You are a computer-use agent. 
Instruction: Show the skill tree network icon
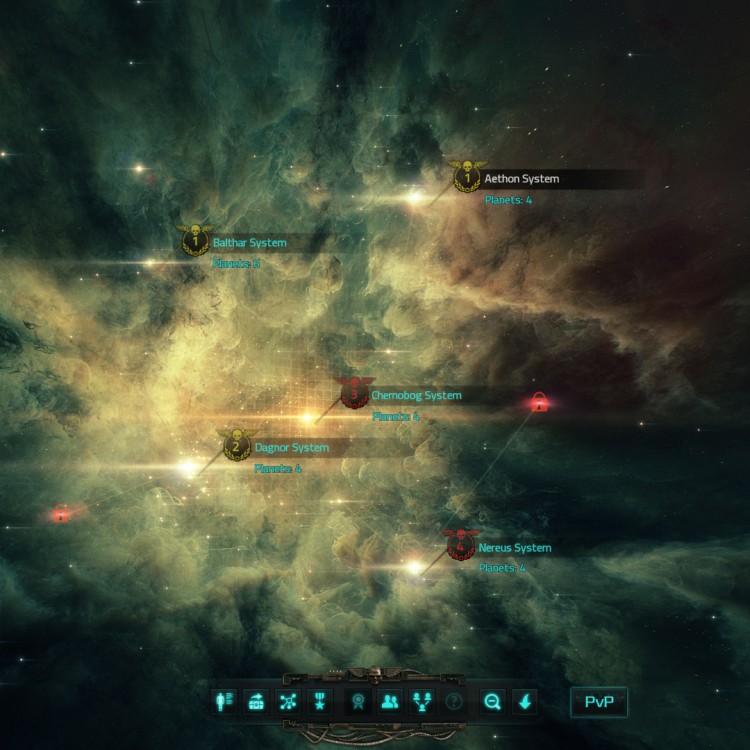(288, 701)
